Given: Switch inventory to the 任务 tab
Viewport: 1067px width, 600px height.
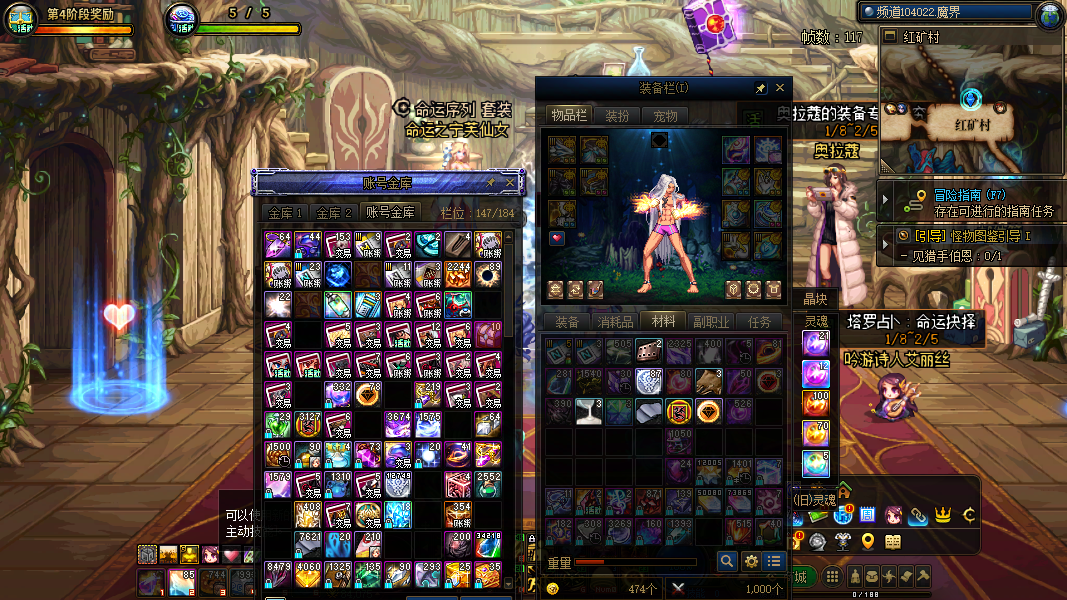Looking at the screenshot, I should [759, 322].
